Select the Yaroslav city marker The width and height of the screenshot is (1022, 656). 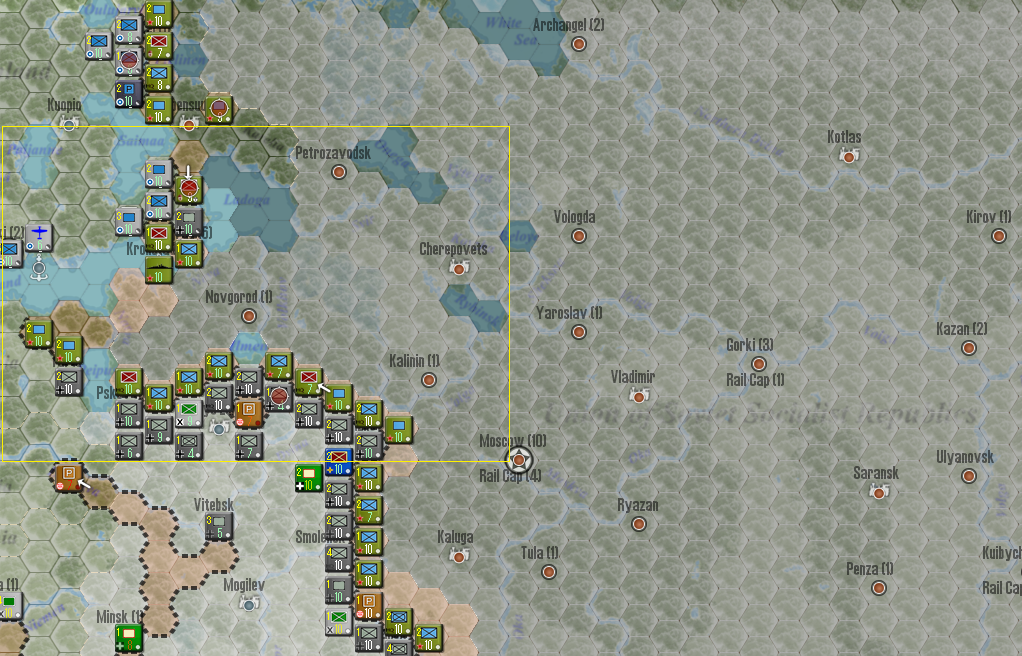coord(578,332)
